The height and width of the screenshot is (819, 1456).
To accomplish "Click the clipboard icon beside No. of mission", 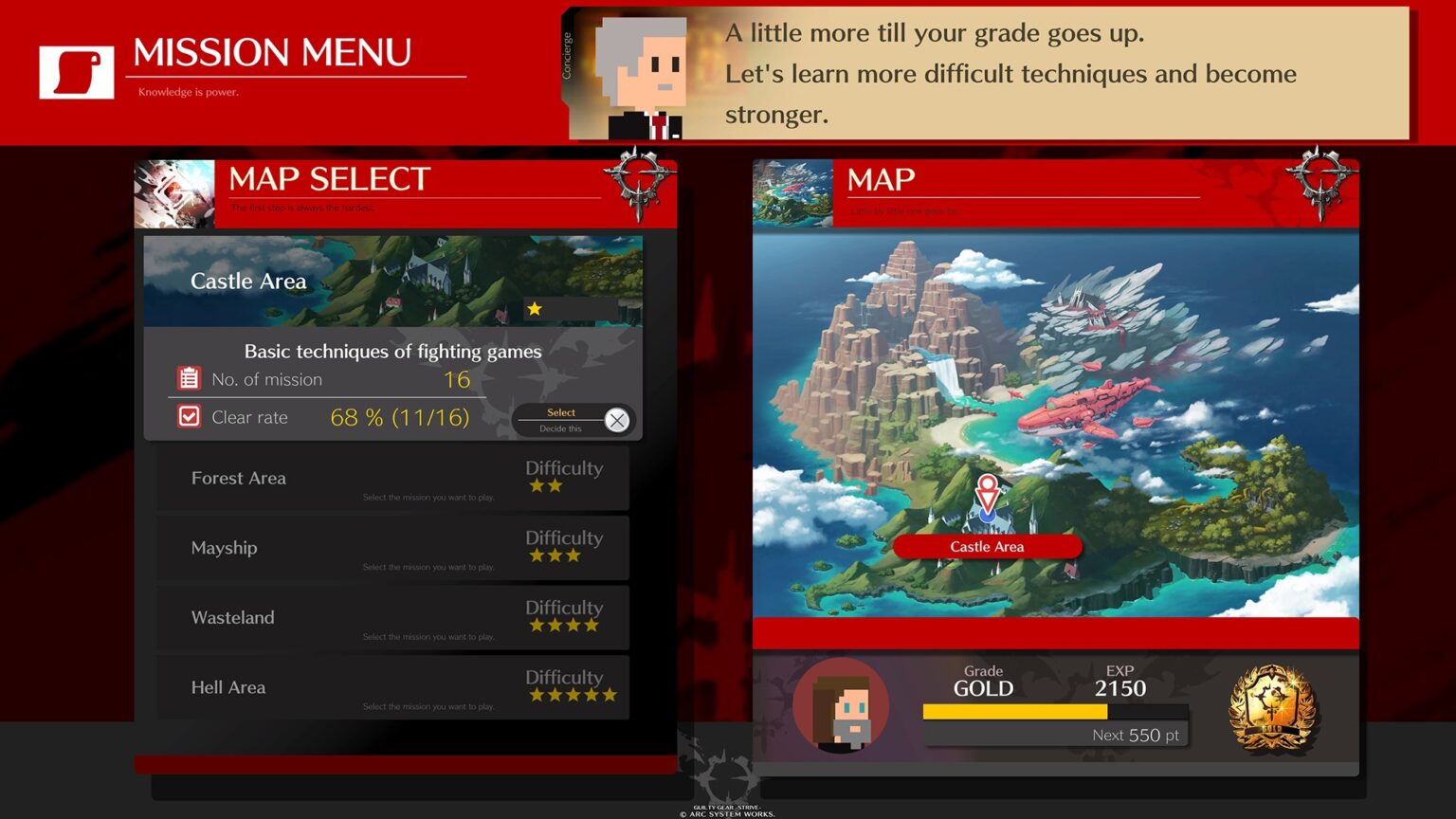I will tap(189, 377).
